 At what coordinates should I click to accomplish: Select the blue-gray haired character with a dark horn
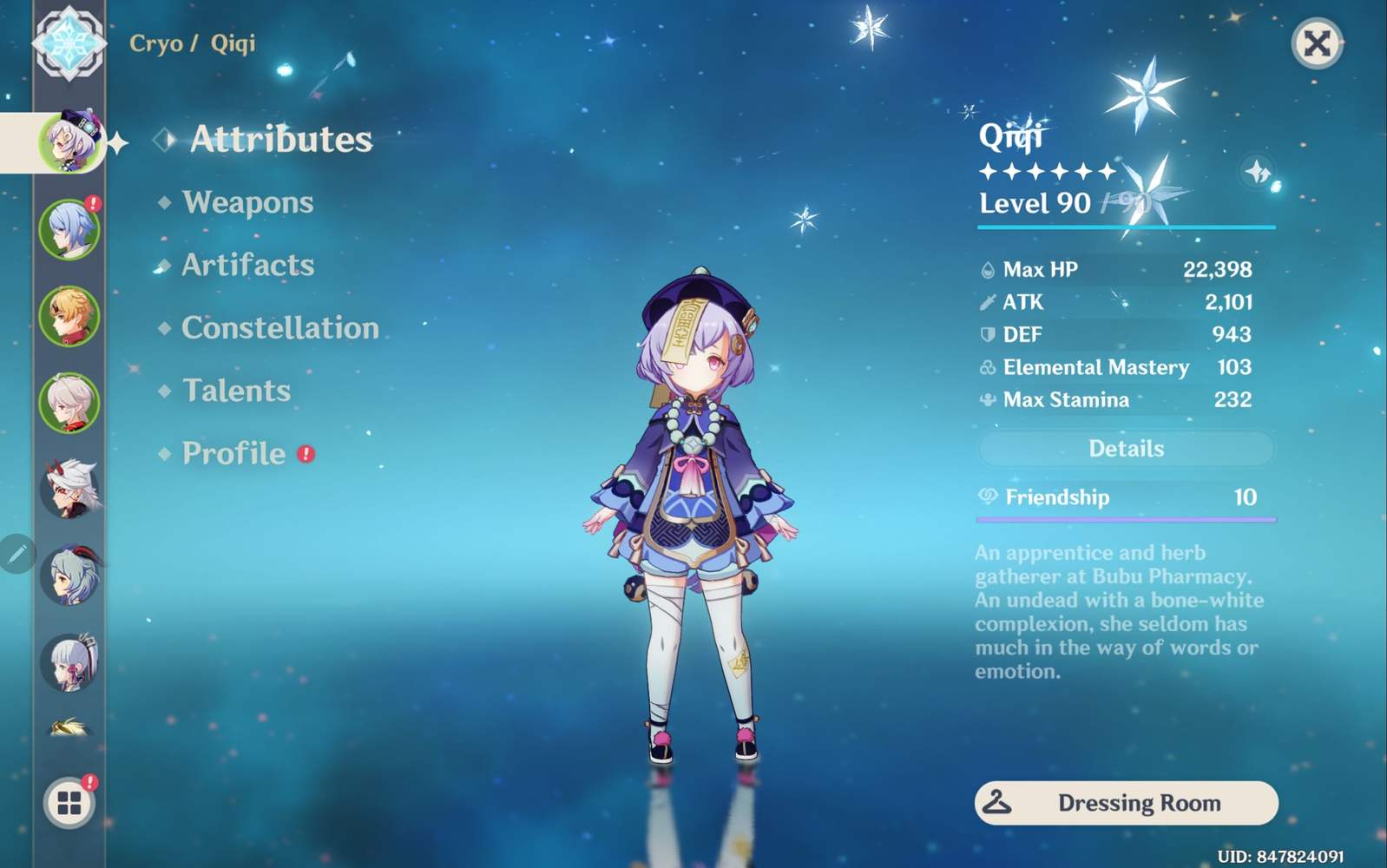69,575
